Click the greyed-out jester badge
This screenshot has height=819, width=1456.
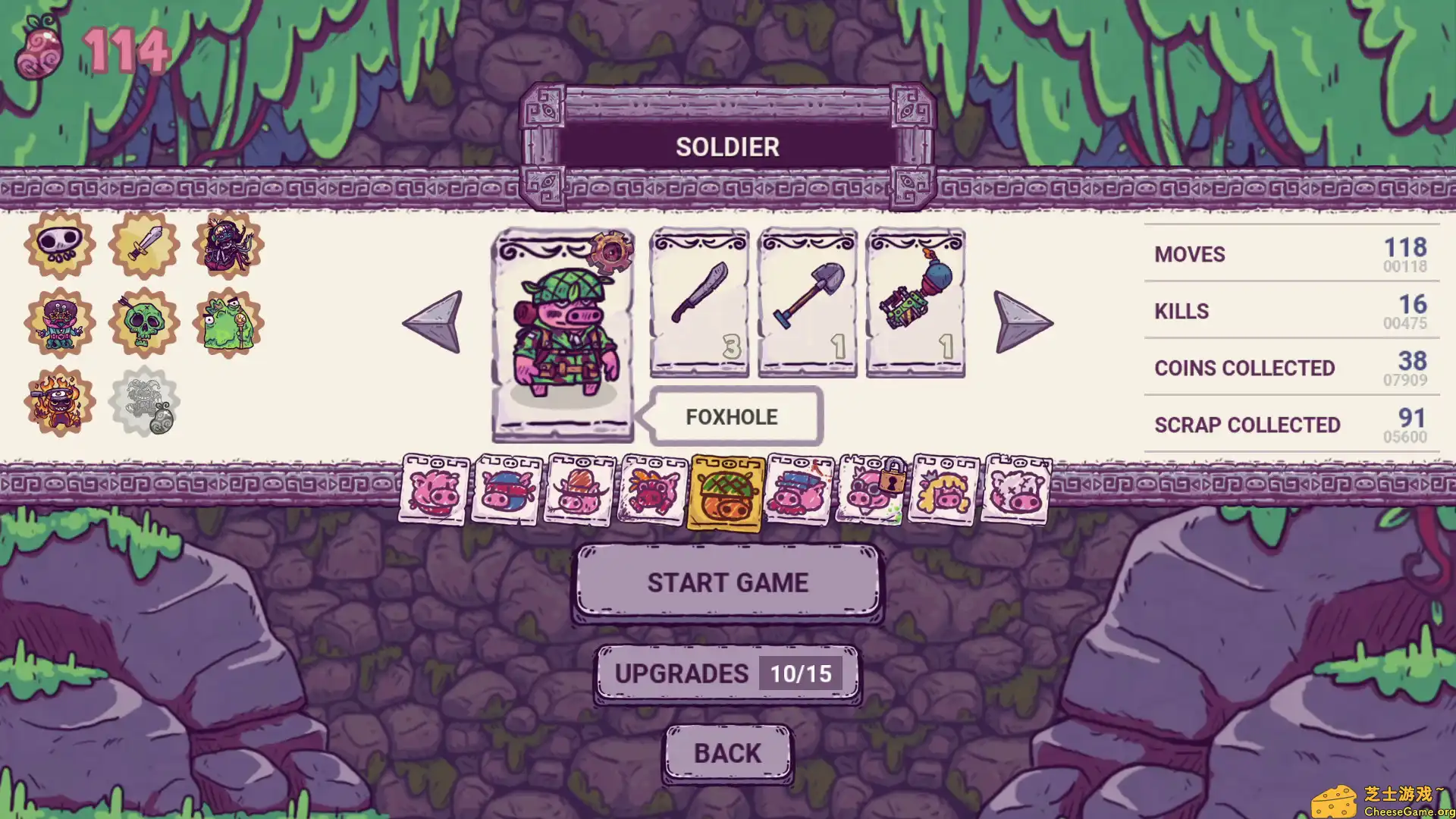coord(143,400)
